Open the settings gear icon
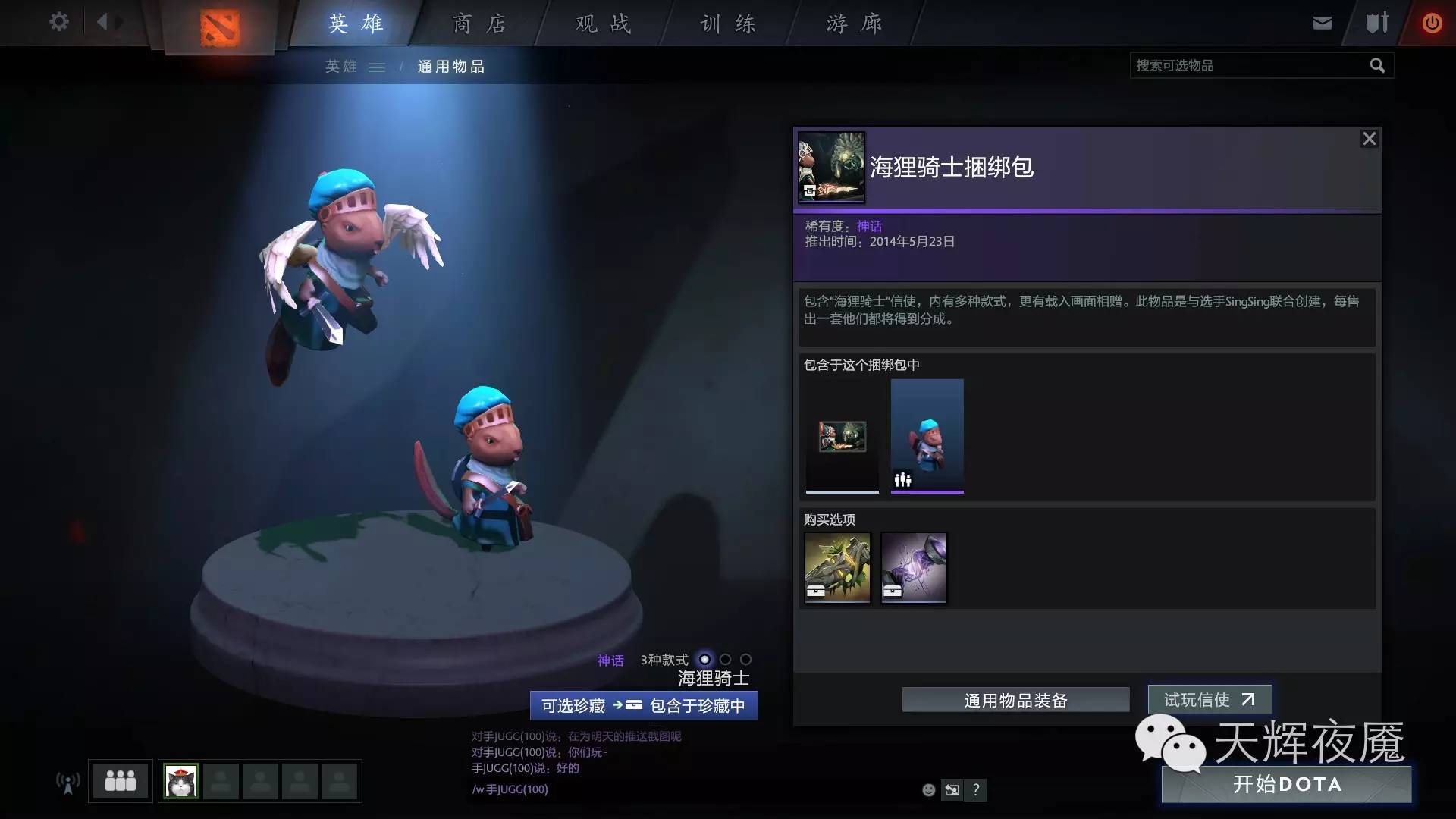 click(59, 22)
